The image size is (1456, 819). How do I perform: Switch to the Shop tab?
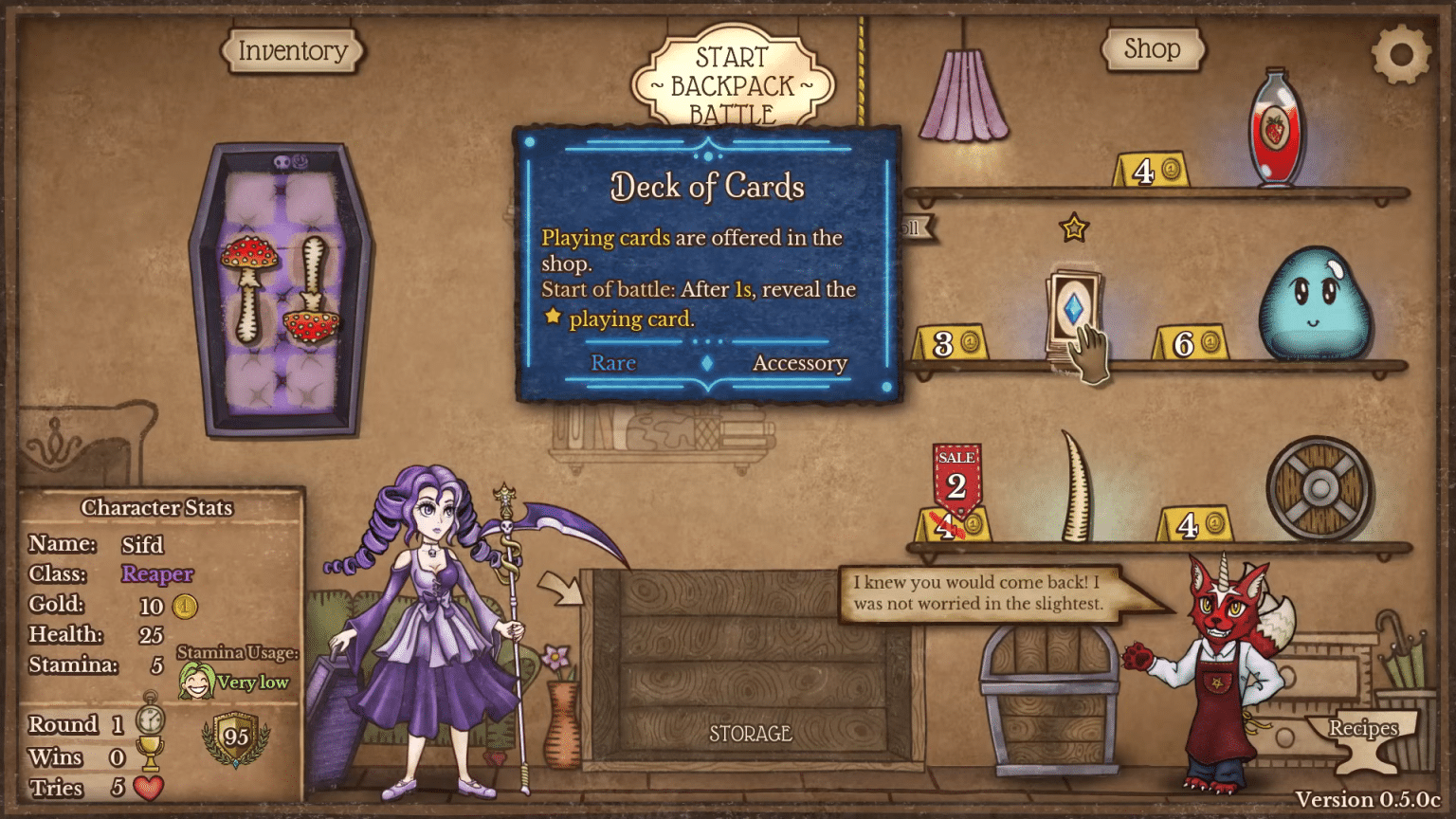[1153, 49]
